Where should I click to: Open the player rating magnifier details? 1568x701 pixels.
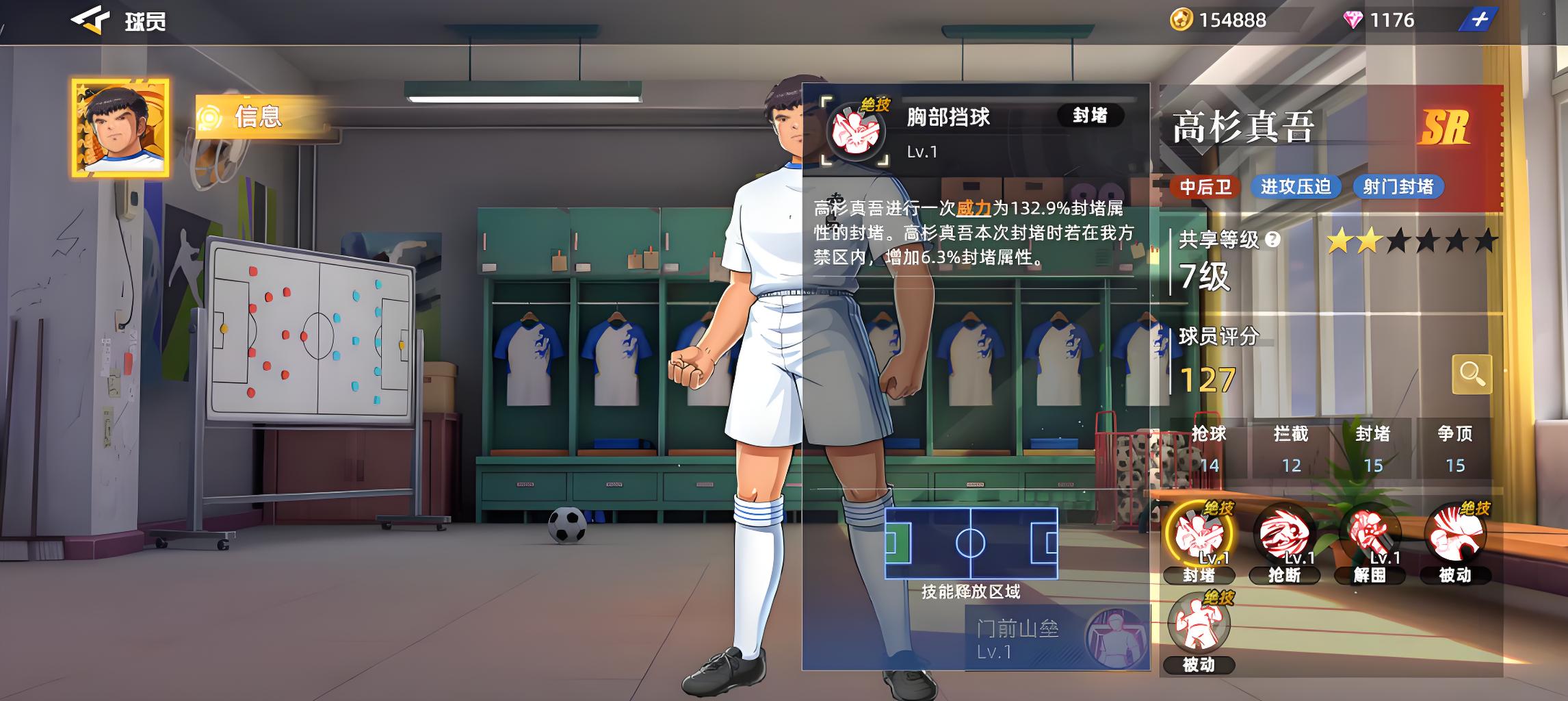[1472, 374]
